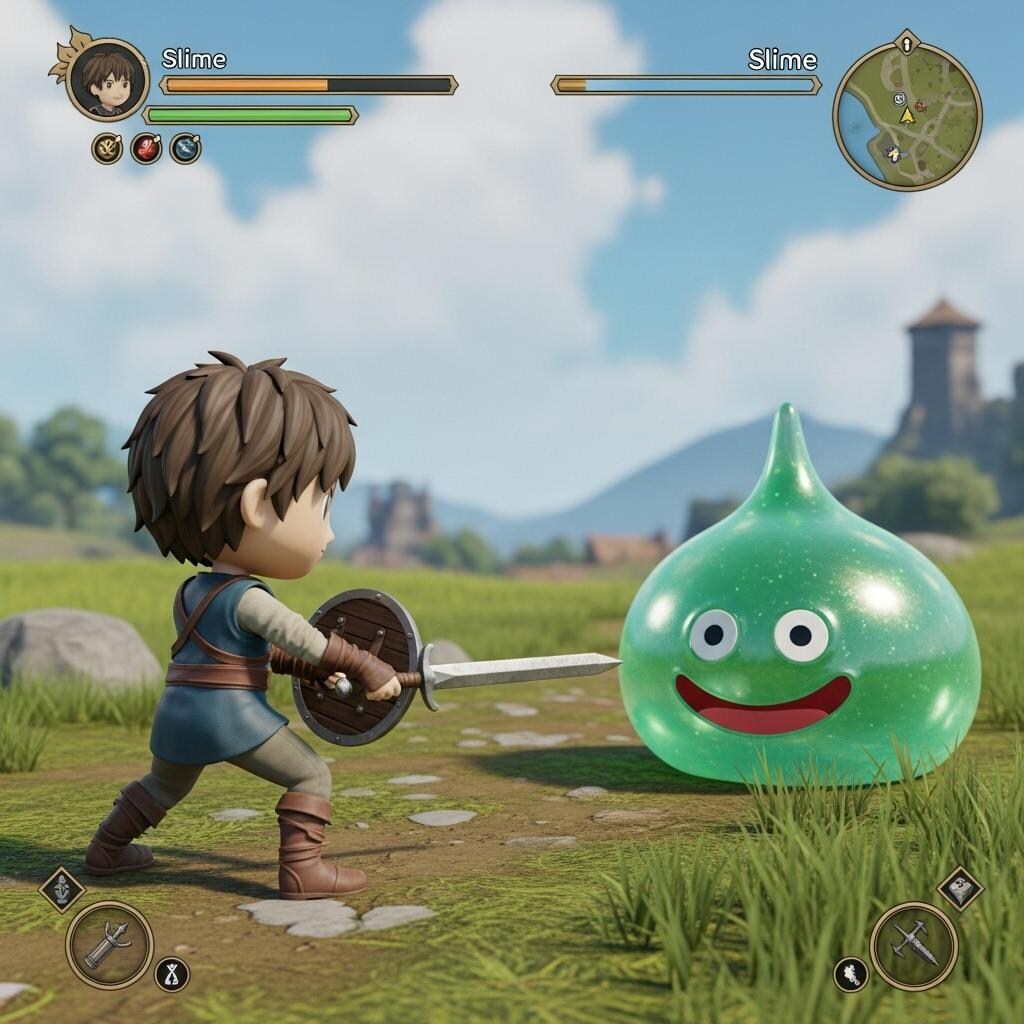This screenshot has height=1024, width=1024.
Task: Click the info marker atop the minimap
Action: 906,43
